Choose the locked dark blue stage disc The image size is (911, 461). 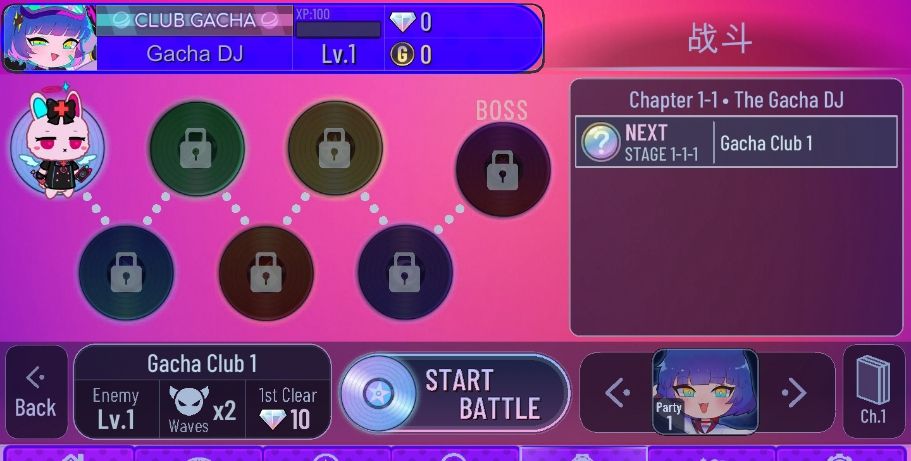tap(126, 272)
